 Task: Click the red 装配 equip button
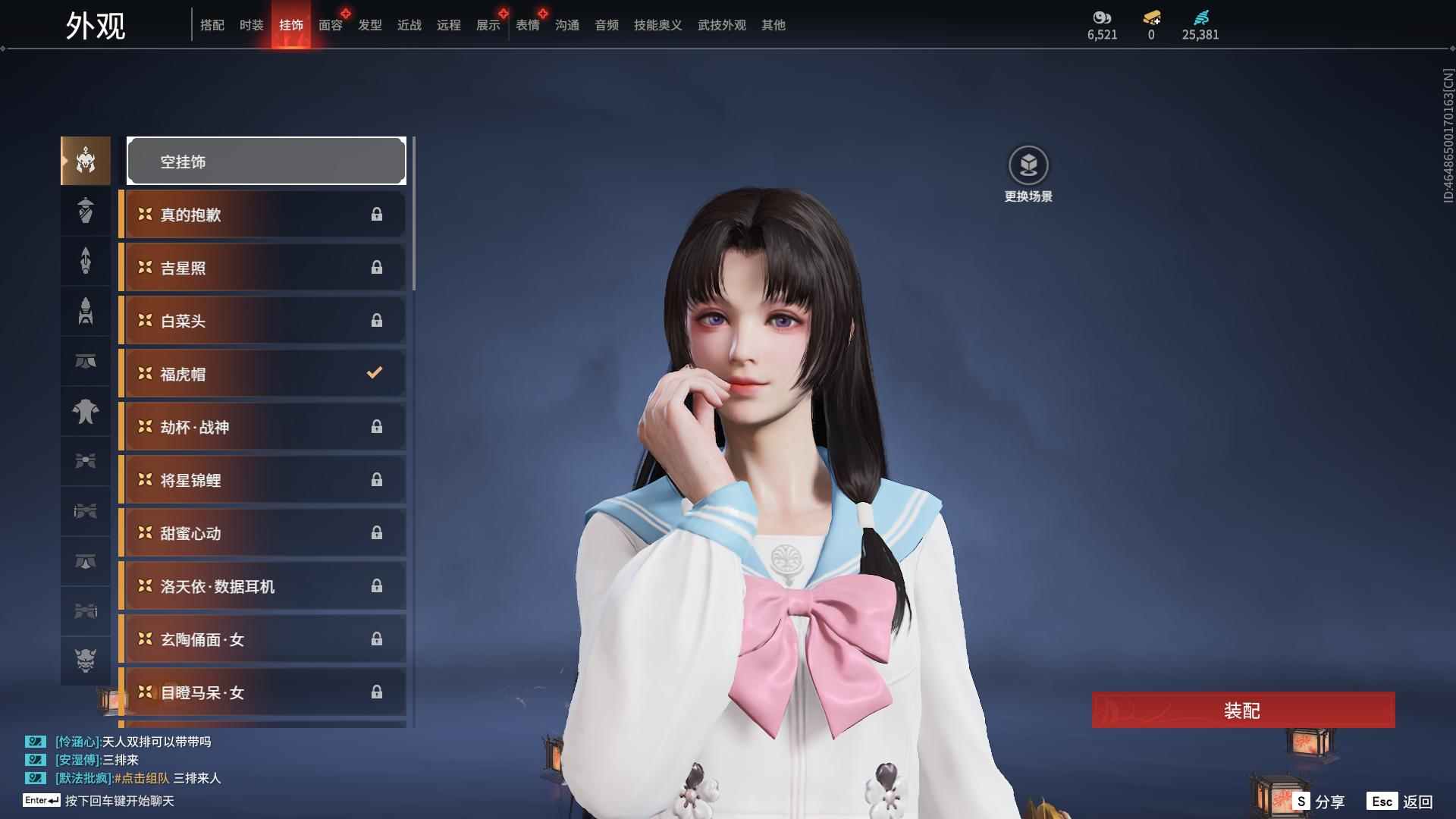[1242, 711]
